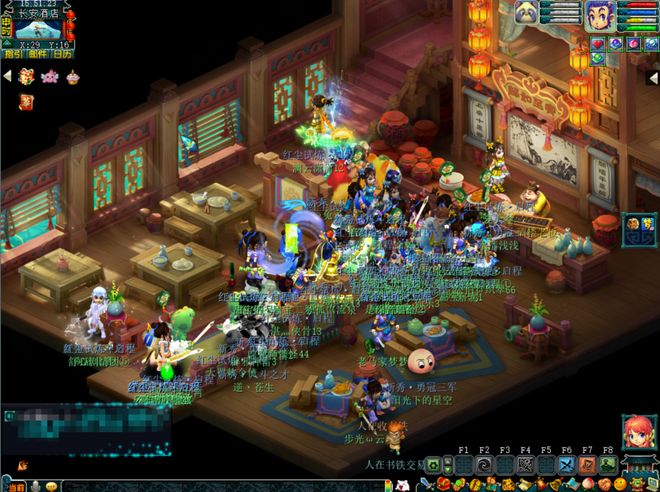The width and height of the screenshot is (660, 492).
Task: Activate the F8 skill slot
Action: point(607,465)
